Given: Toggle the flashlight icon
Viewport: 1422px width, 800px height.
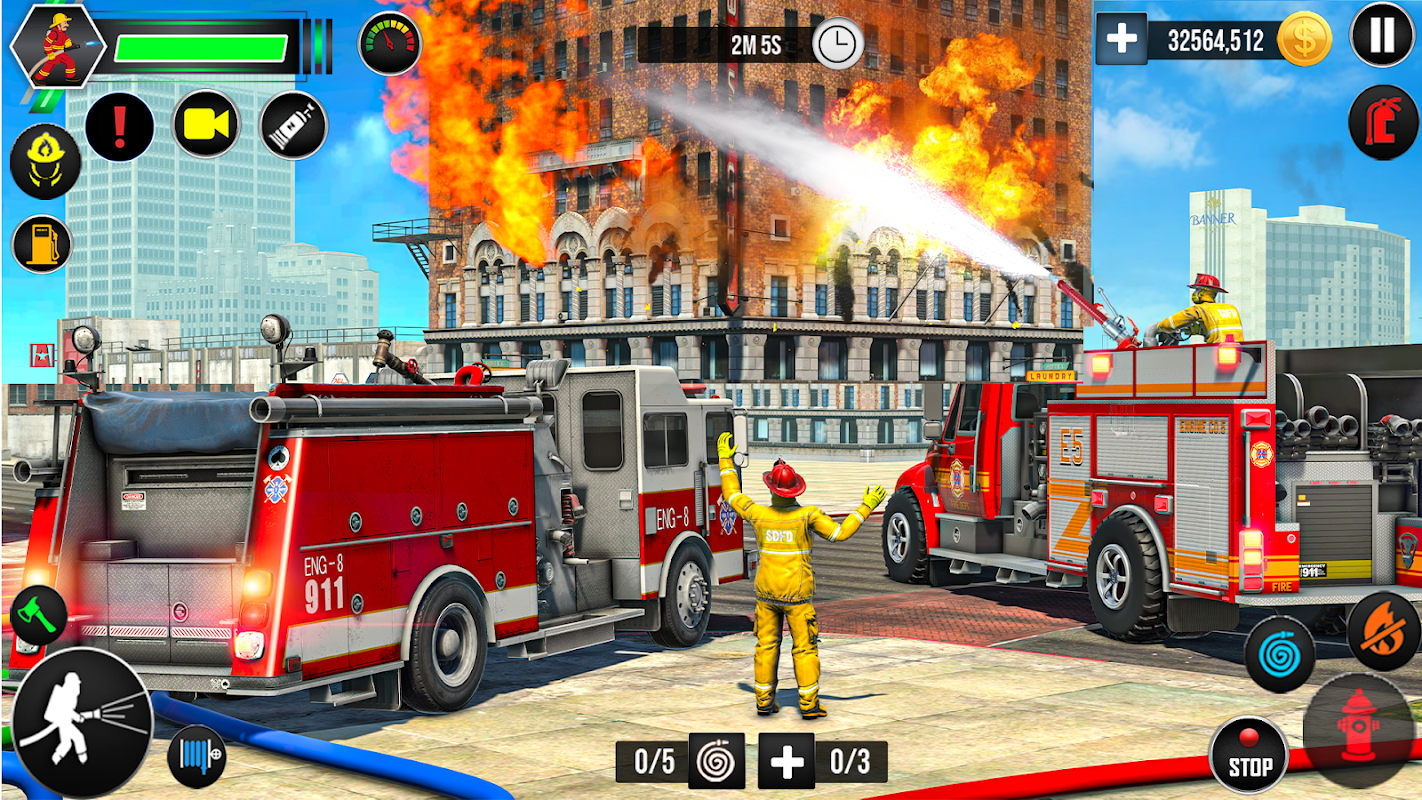Looking at the screenshot, I should (x=293, y=125).
